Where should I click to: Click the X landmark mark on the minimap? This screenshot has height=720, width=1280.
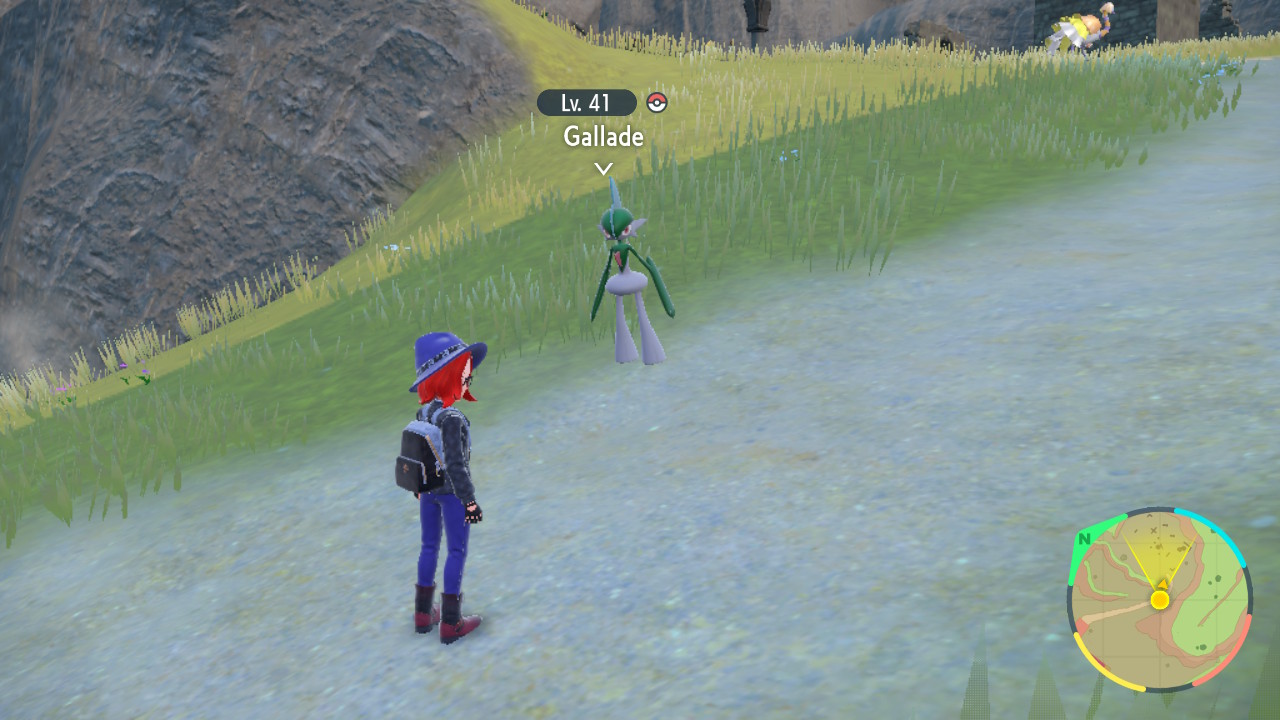(1153, 529)
